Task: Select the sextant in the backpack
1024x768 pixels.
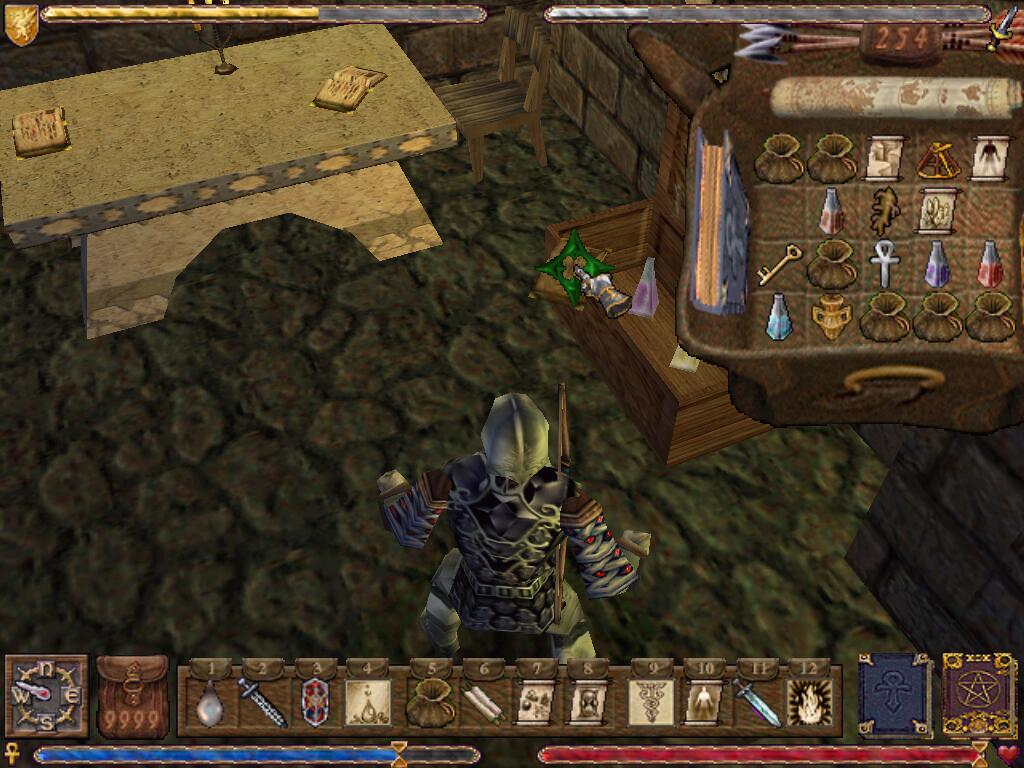Action: click(937, 158)
